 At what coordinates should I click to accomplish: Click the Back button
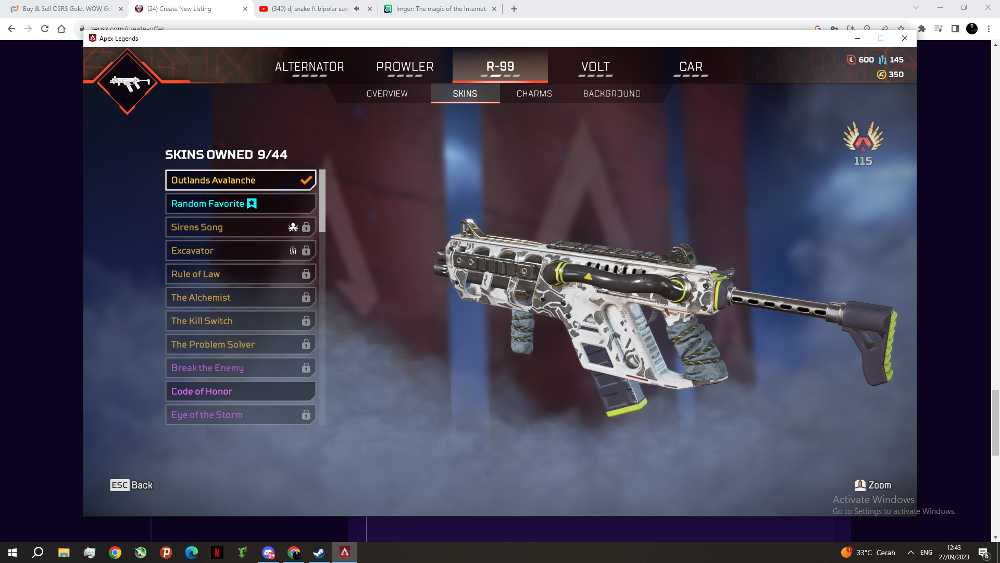point(132,485)
